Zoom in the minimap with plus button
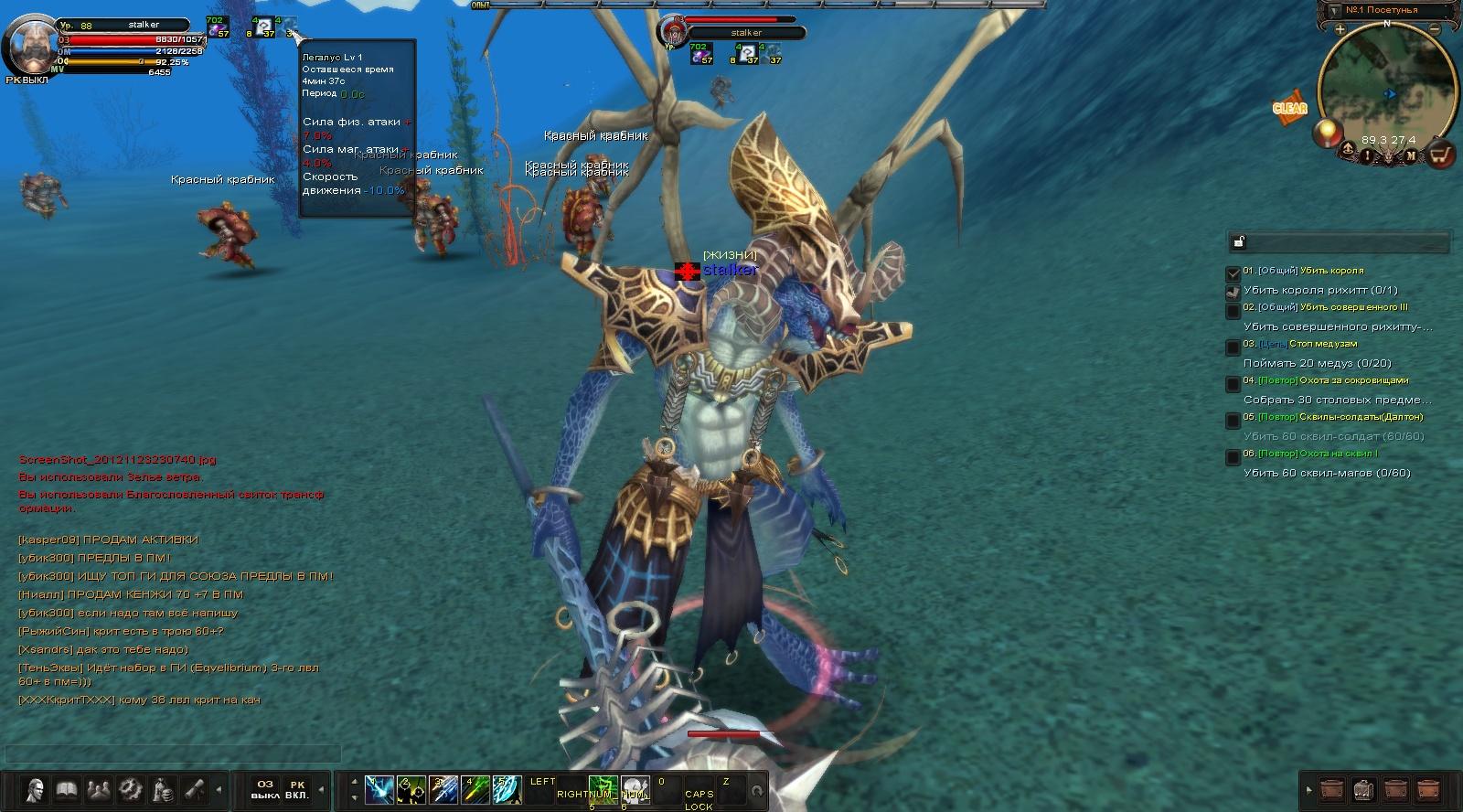Viewport: 1463px width, 812px height. pyautogui.click(x=1340, y=30)
